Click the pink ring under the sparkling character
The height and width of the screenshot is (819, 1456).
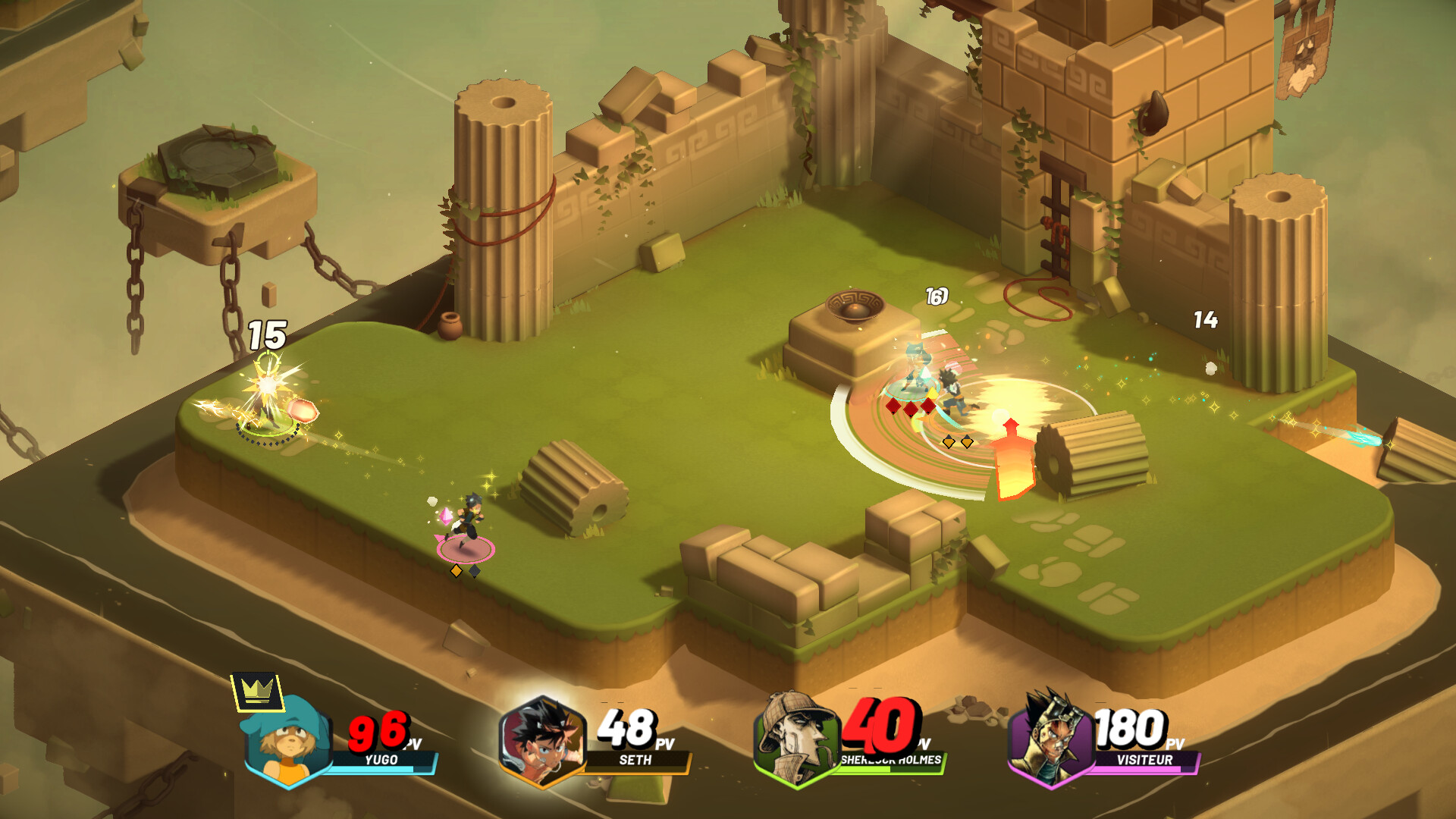[464, 550]
